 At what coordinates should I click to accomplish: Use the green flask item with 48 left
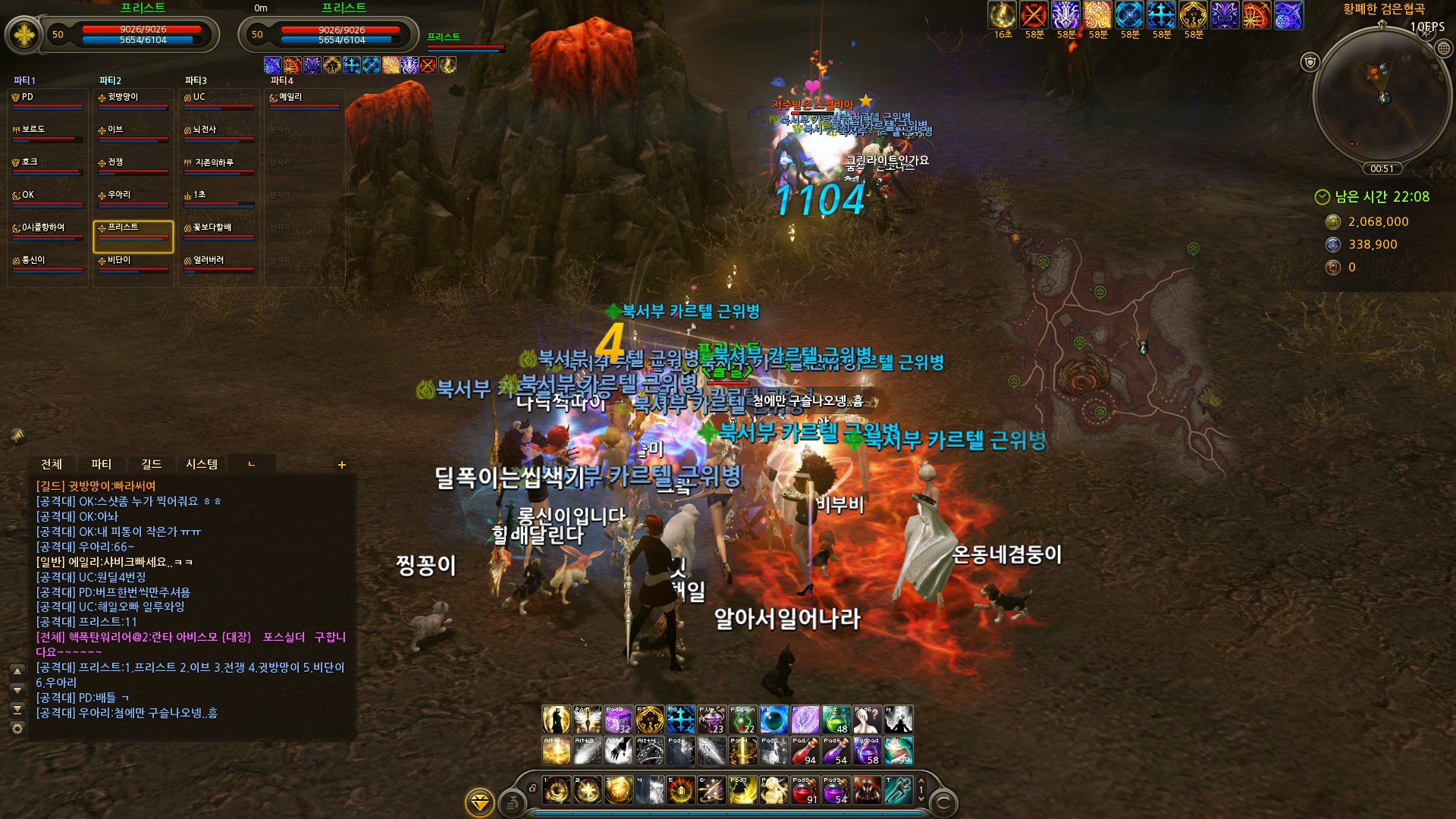point(836,720)
